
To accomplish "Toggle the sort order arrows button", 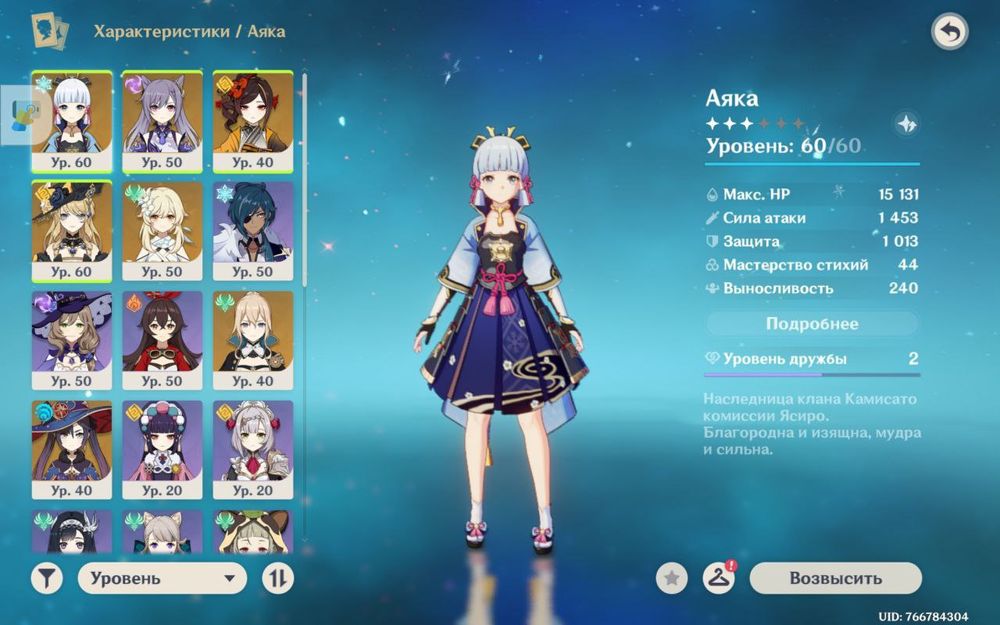I will coord(277,578).
